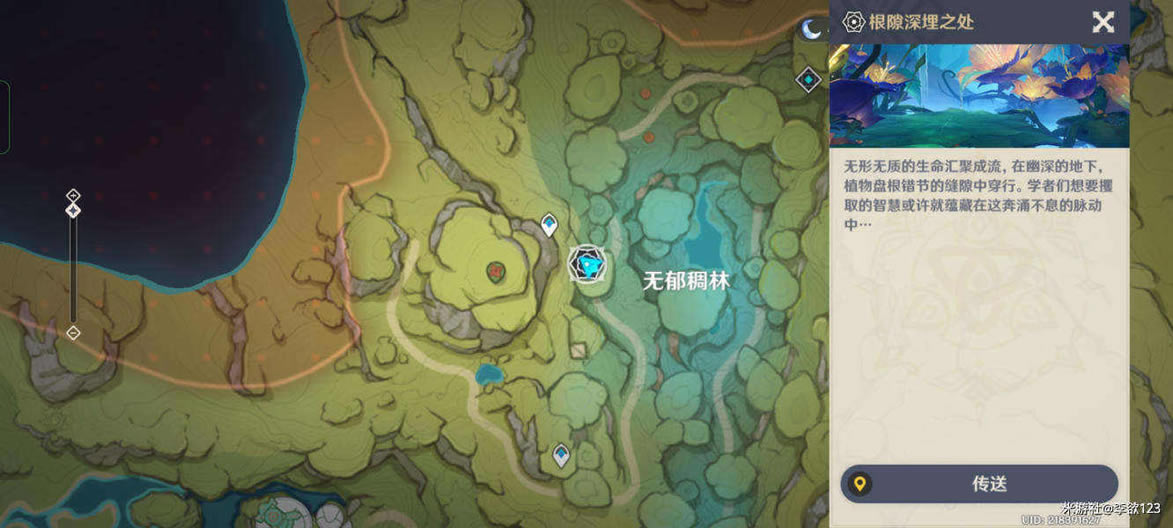Select the red flower marker on the plateau

[495, 269]
